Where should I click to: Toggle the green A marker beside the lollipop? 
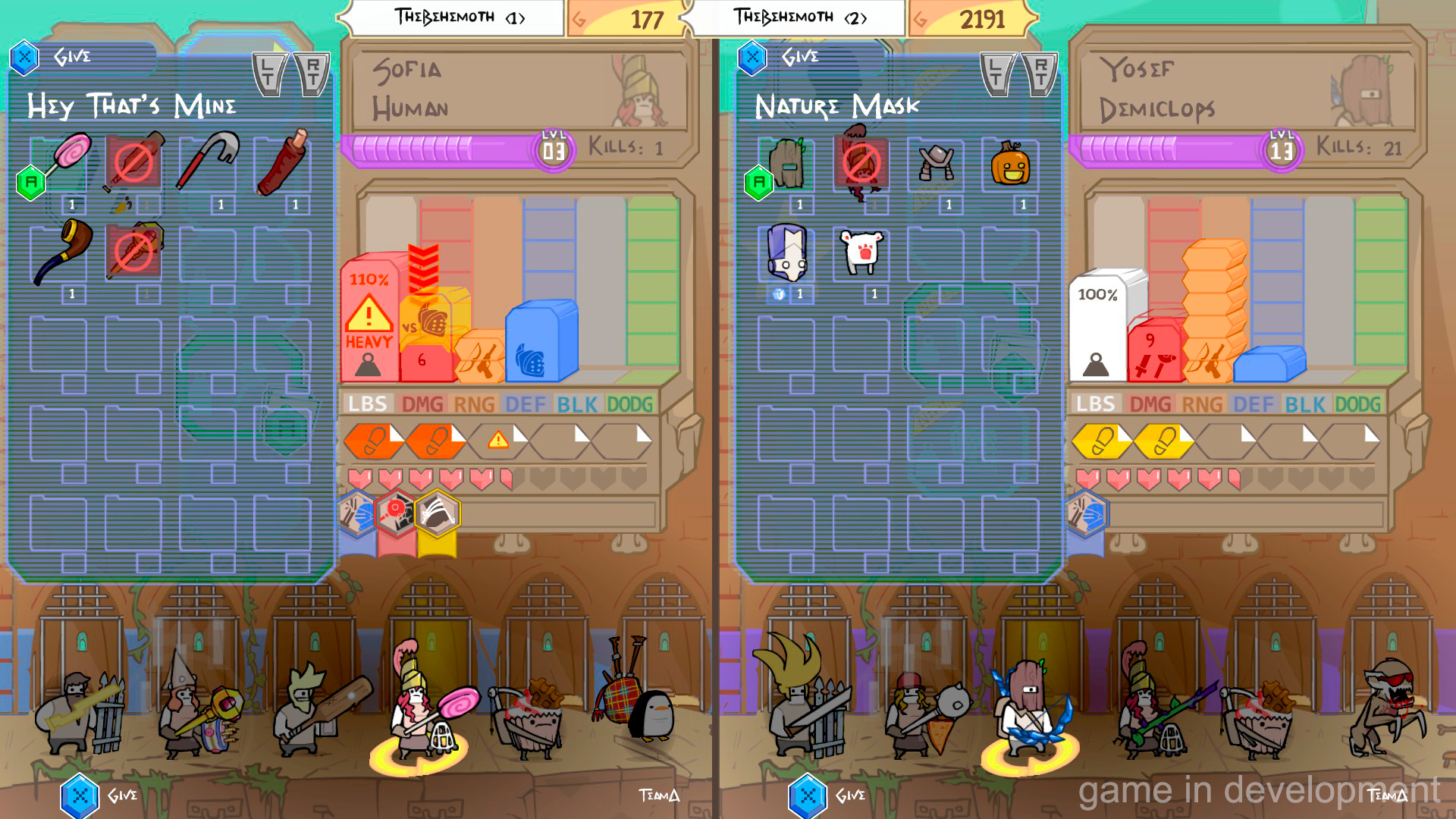[x=31, y=182]
